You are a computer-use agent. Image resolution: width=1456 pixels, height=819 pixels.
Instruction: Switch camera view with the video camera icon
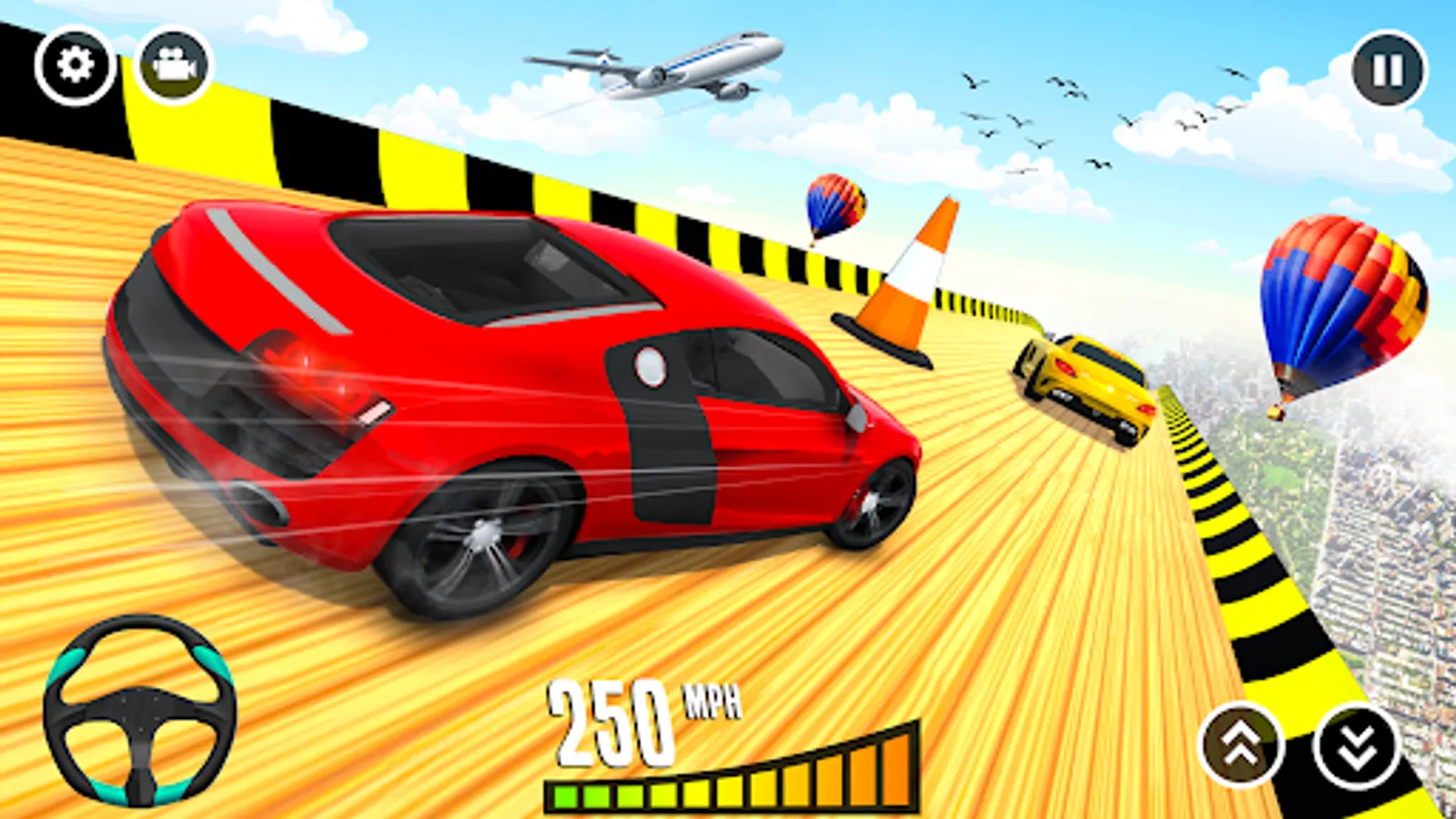174,64
